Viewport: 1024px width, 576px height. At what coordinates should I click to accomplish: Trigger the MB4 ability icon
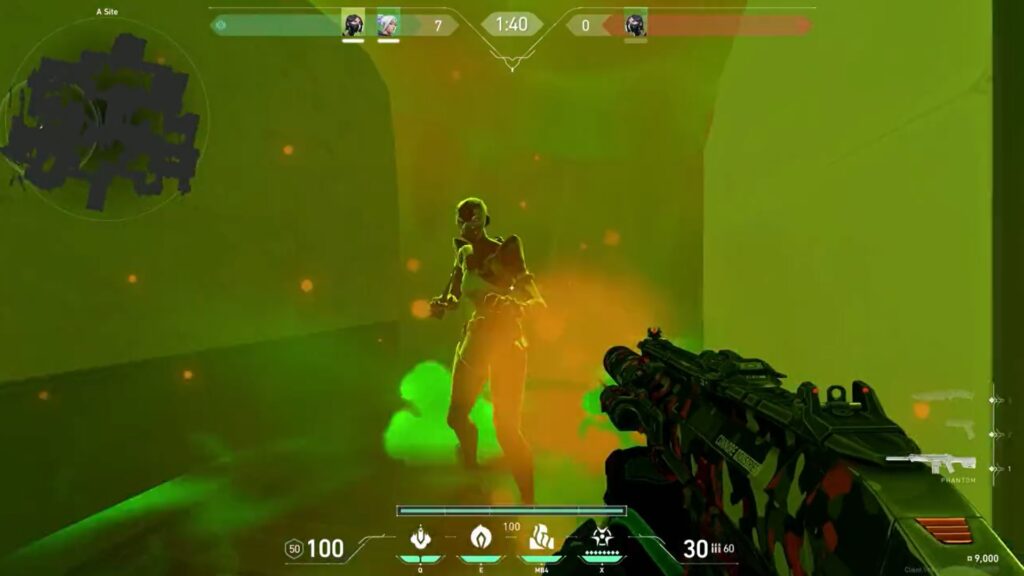541,538
